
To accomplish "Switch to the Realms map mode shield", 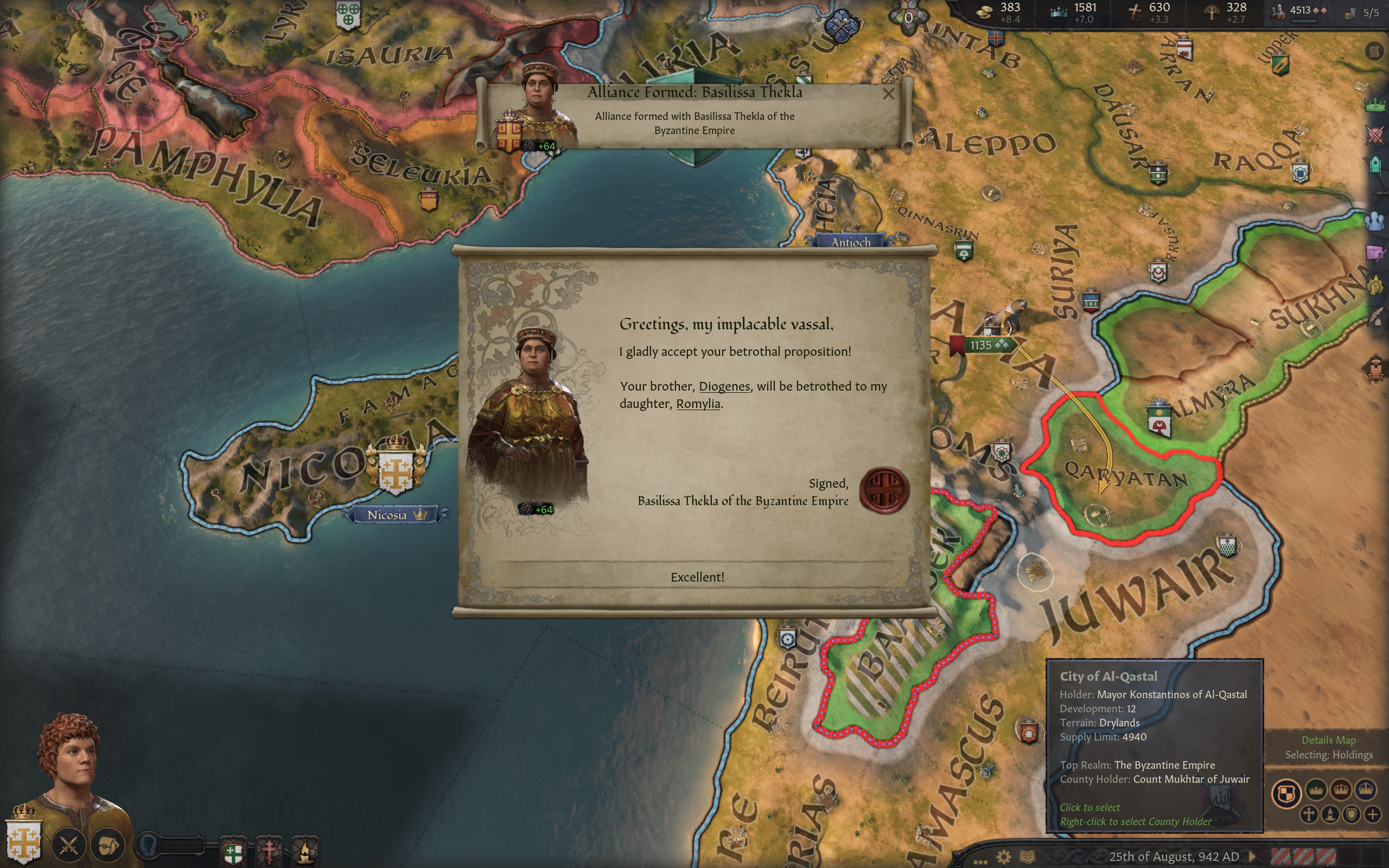I will [x=1286, y=795].
